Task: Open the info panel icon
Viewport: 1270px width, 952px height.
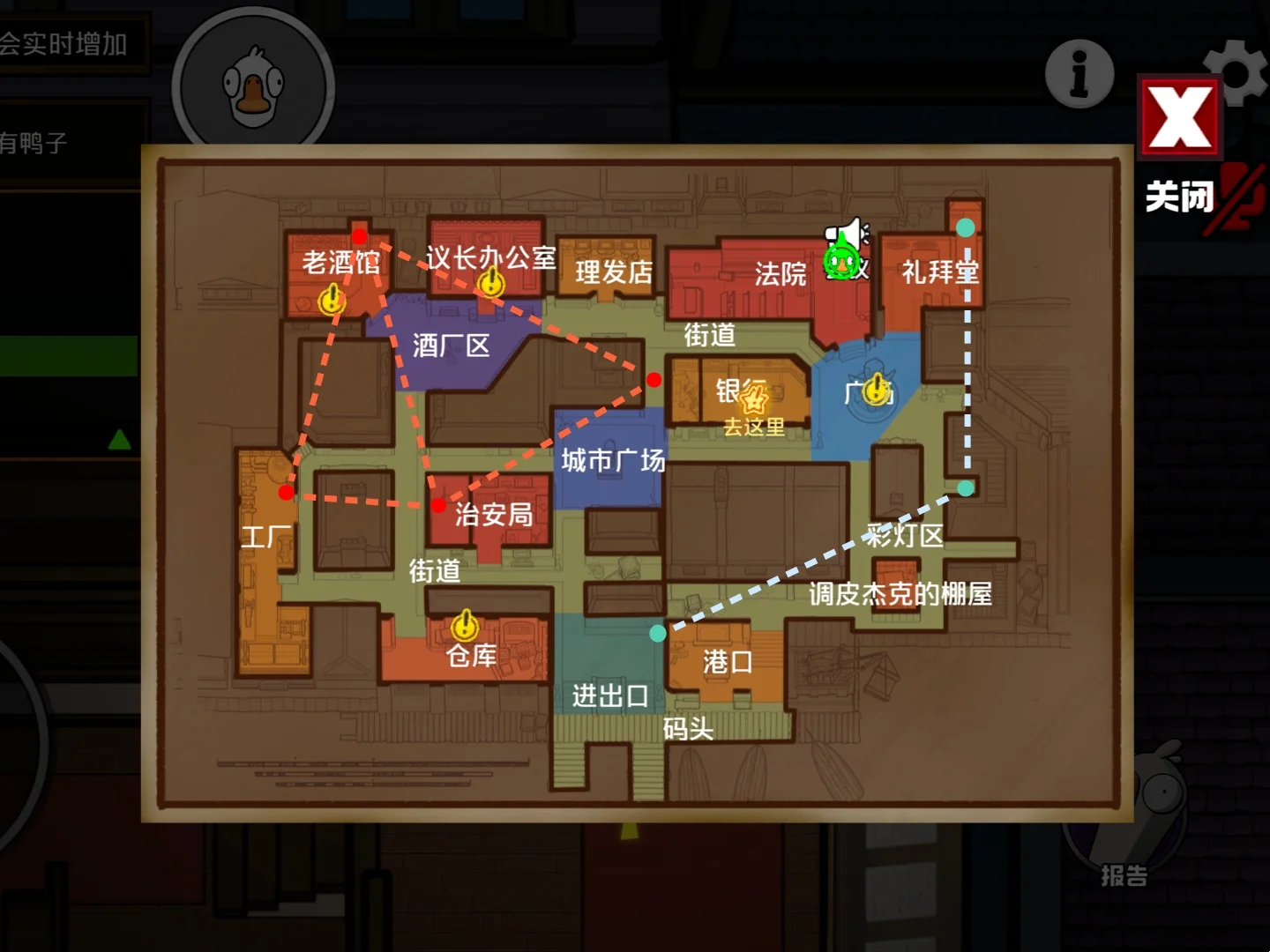Action: [1079, 73]
